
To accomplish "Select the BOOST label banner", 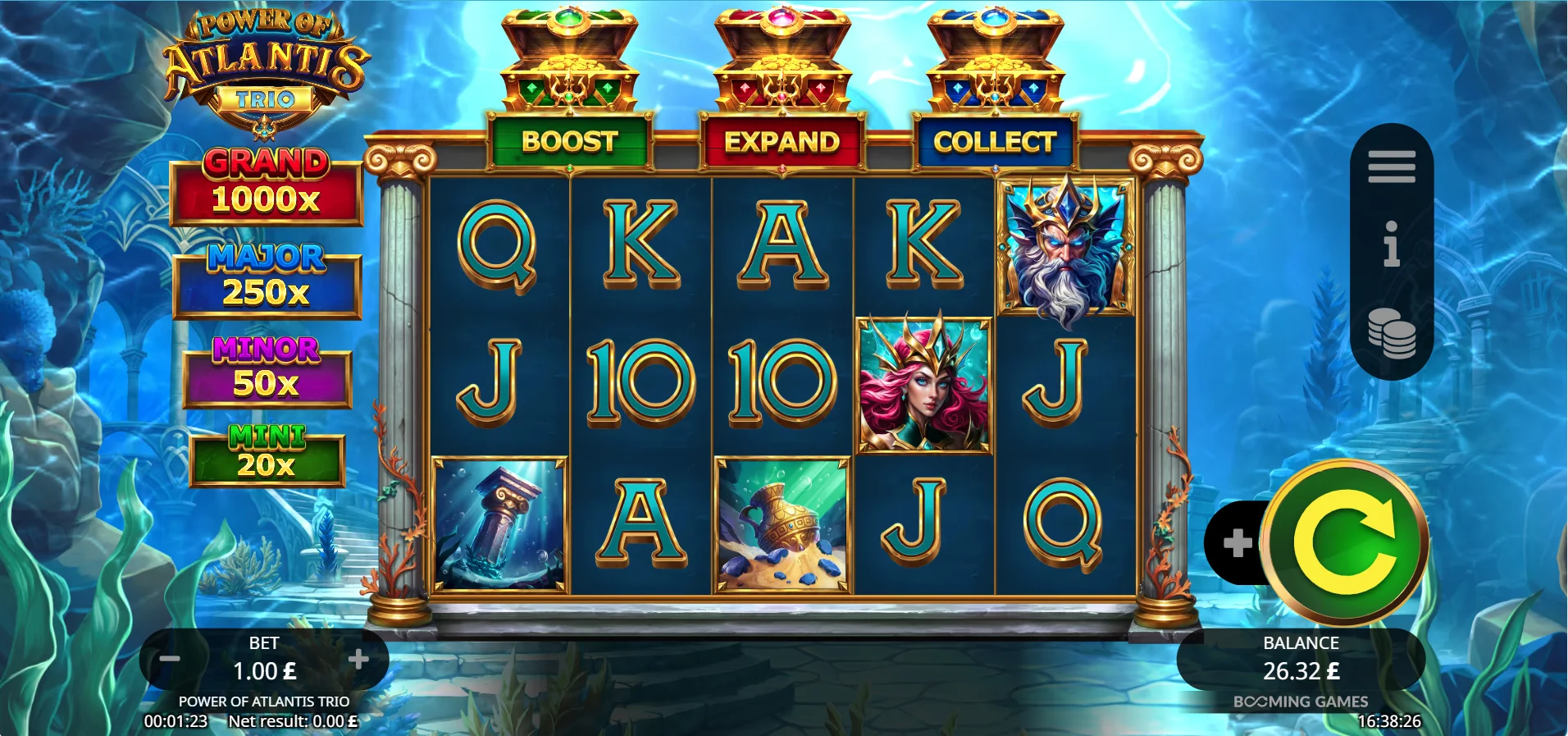I will [x=567, y=143].
